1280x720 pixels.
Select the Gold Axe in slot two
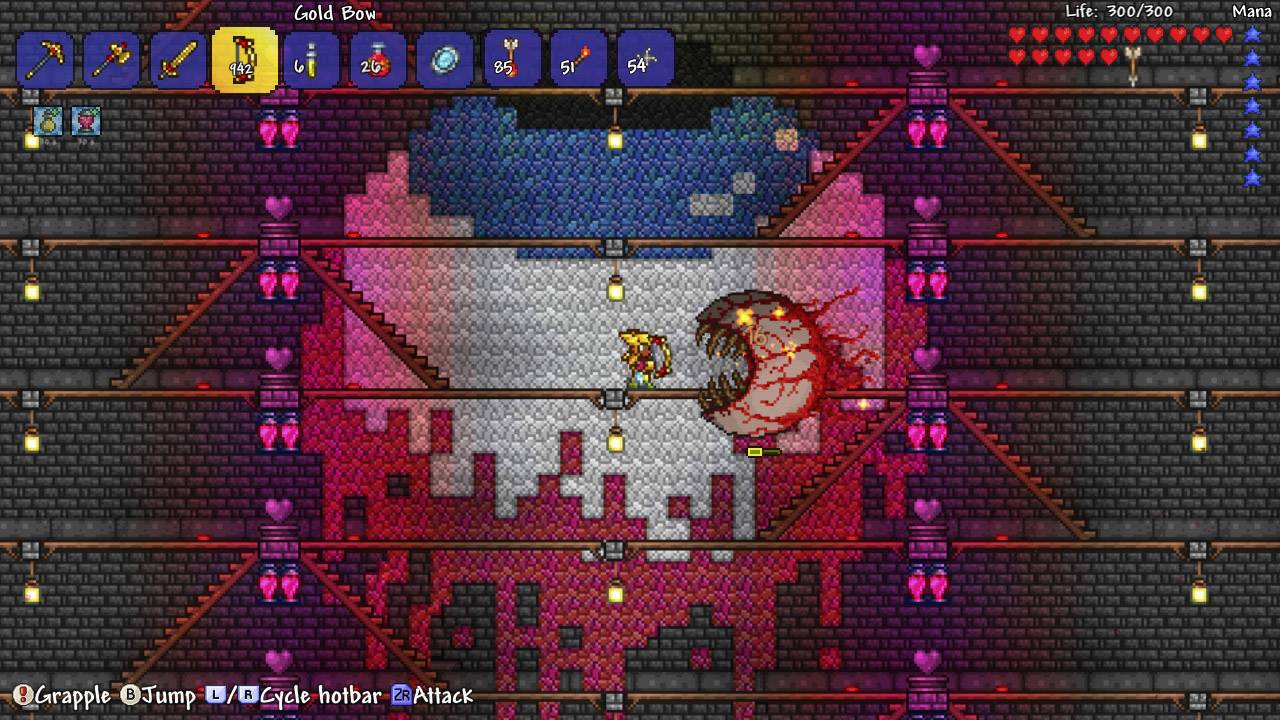point(111,58)
